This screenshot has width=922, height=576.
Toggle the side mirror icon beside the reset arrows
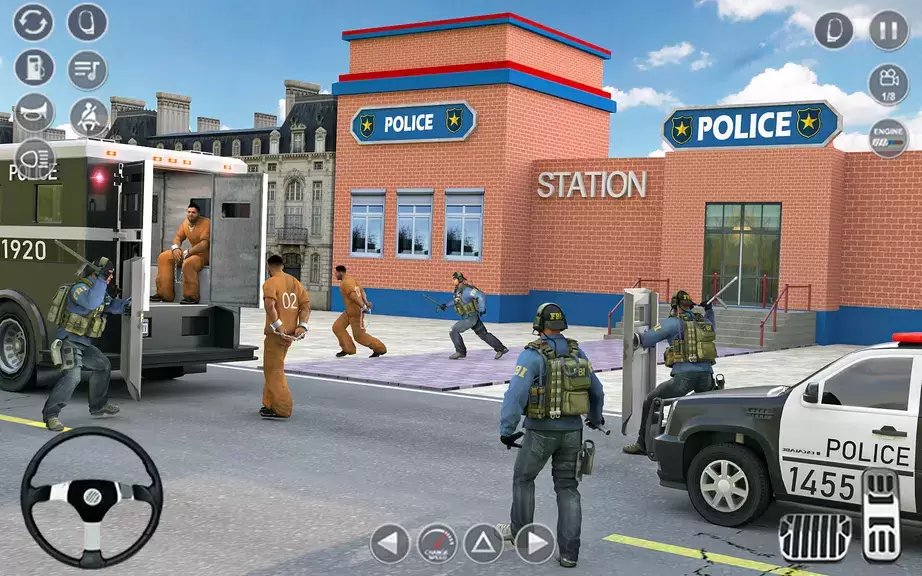pyautogui.click(x=87, y=22)
